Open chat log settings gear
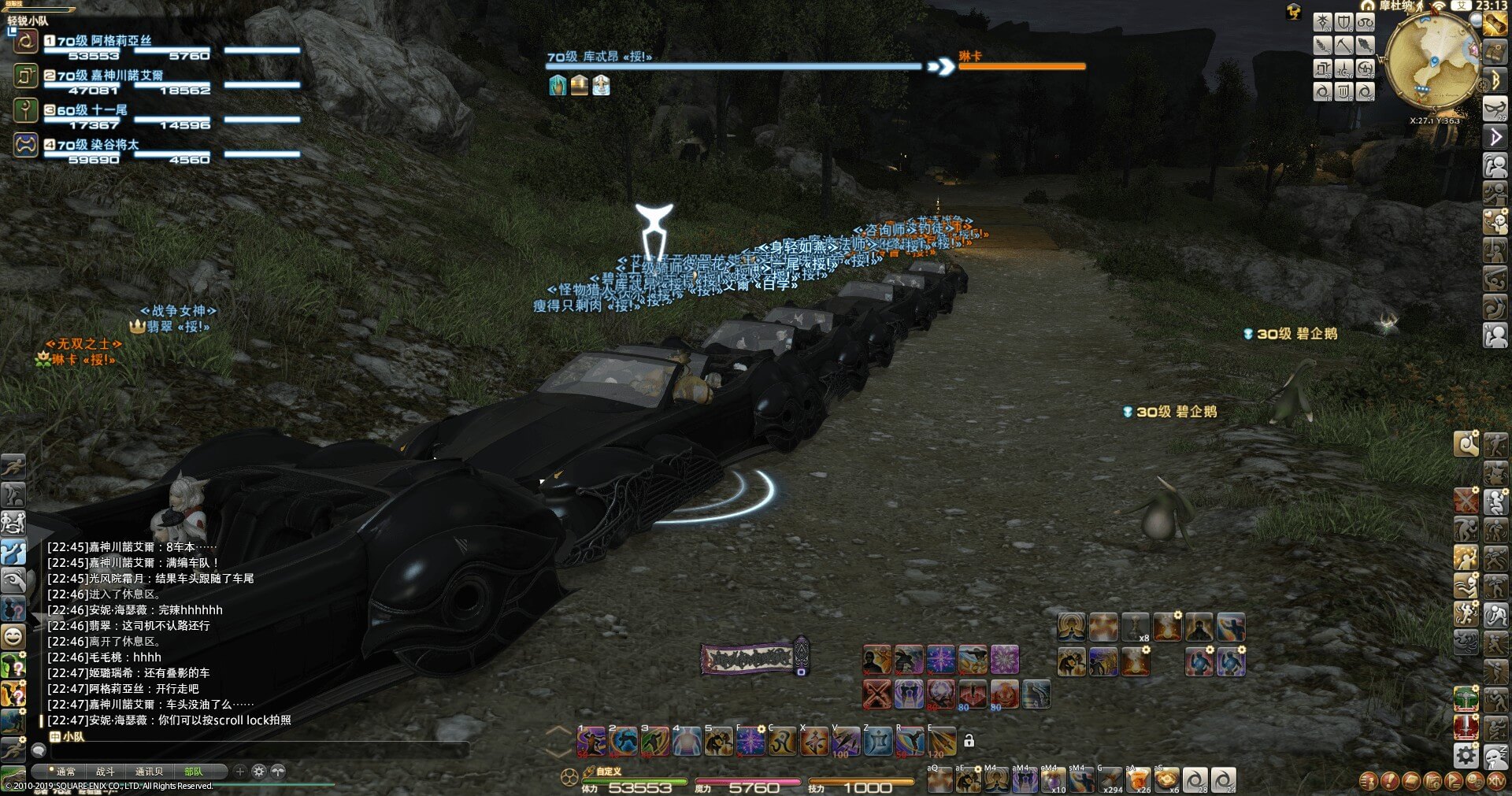This screenshot has height=796, width=1512. (258, 772)
